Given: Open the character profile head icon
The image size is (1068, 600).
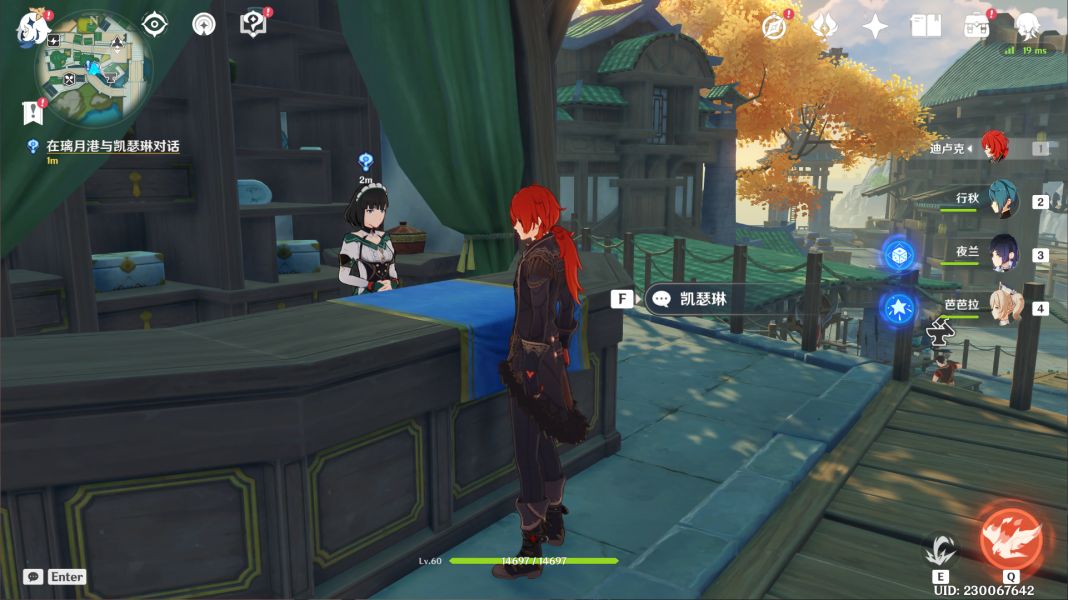Looking at the screenshot, I should click(1027, 27).
